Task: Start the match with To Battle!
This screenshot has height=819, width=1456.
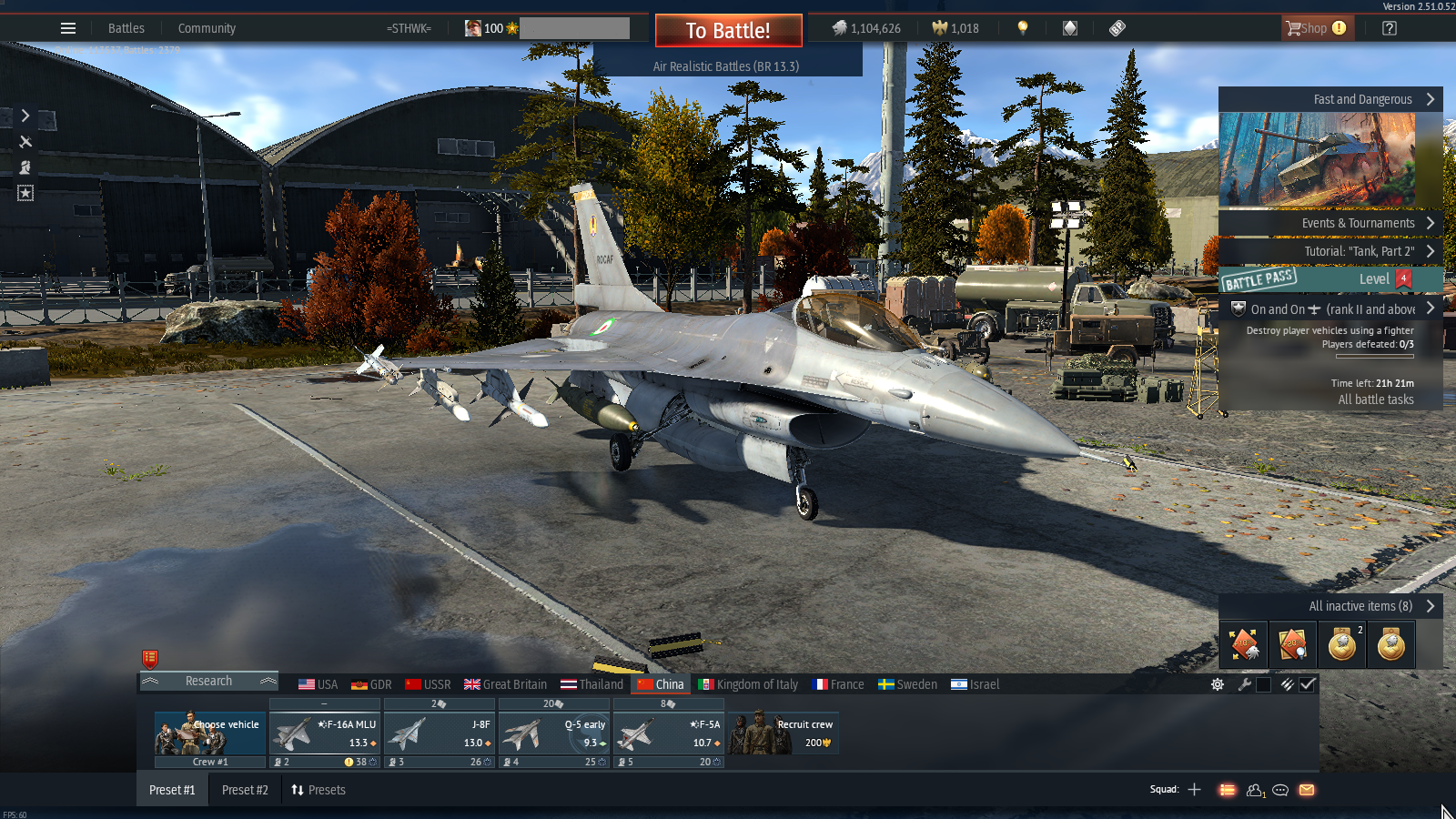Action: (x=728, y=30)
